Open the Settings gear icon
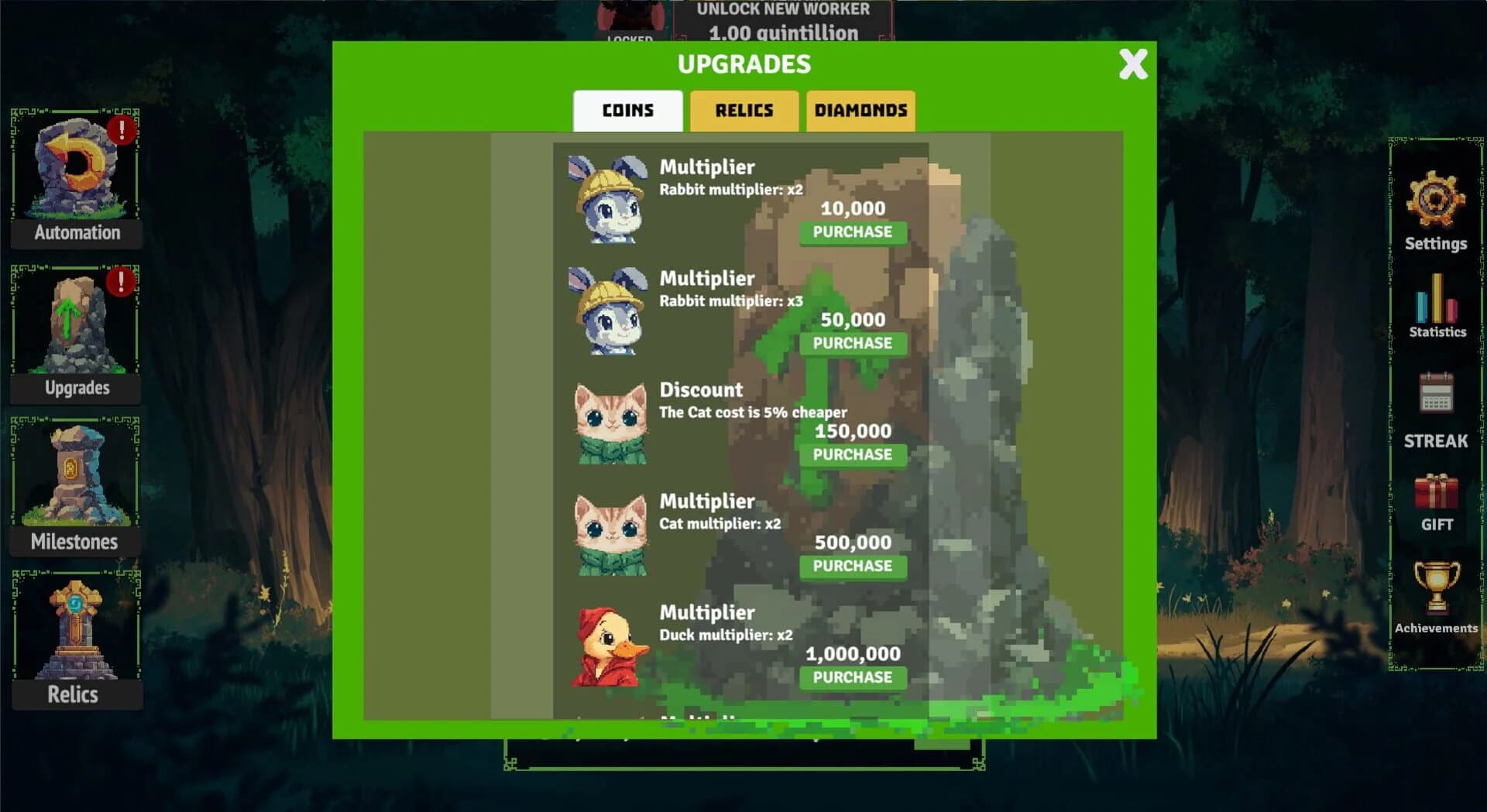1487x812 pixels. (1434, 207)
